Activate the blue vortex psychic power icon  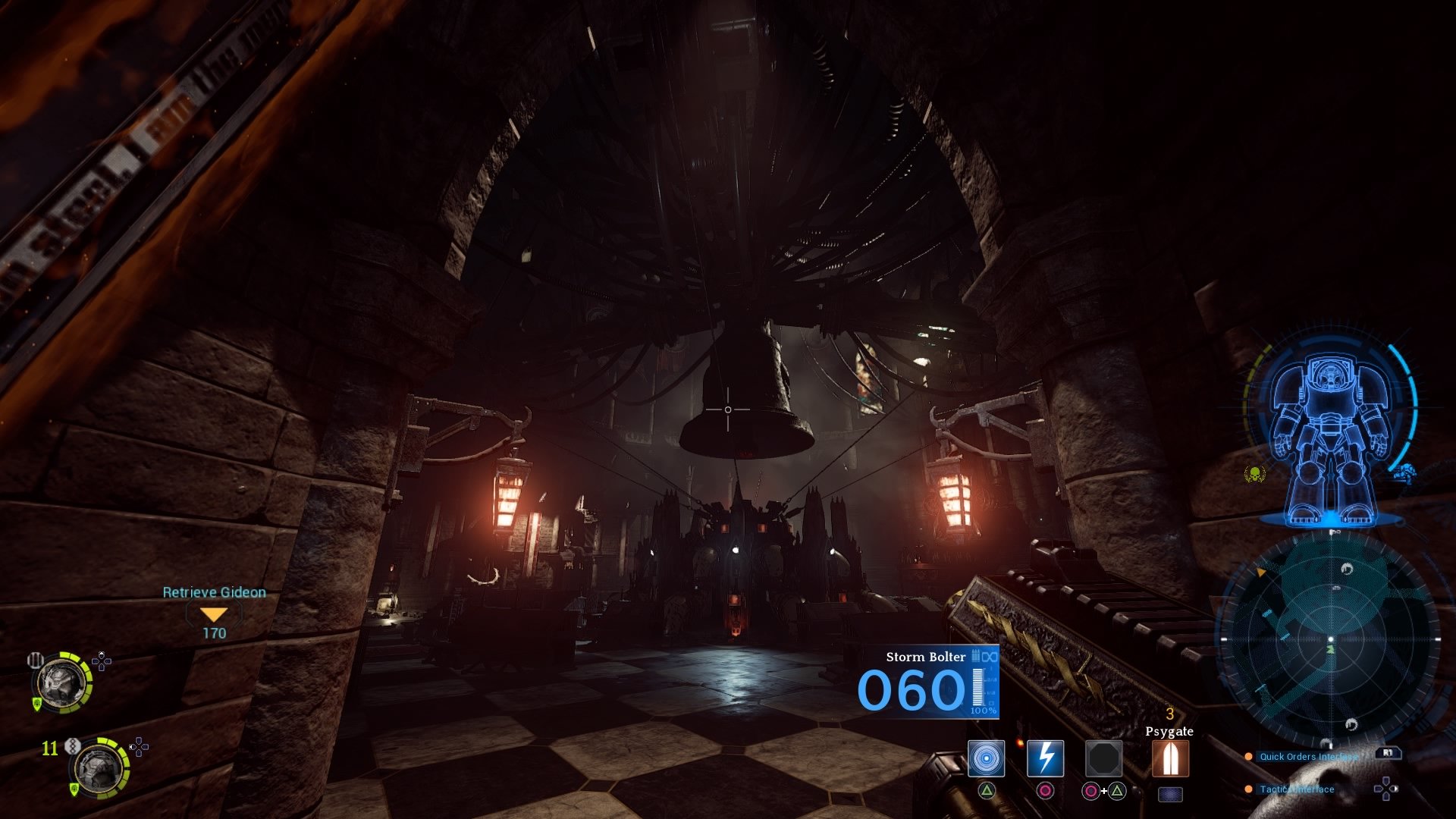[x=987, y=760]
